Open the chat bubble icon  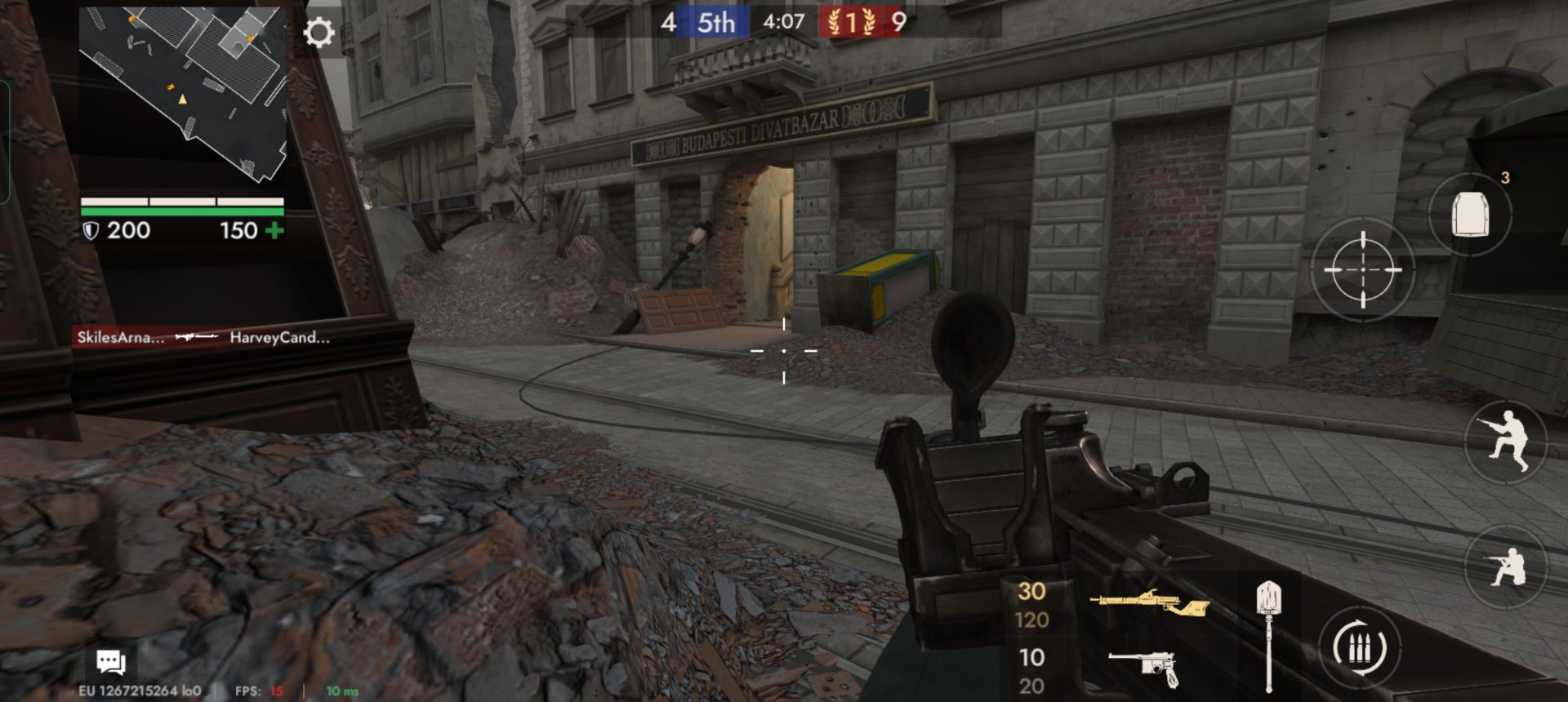110,662
